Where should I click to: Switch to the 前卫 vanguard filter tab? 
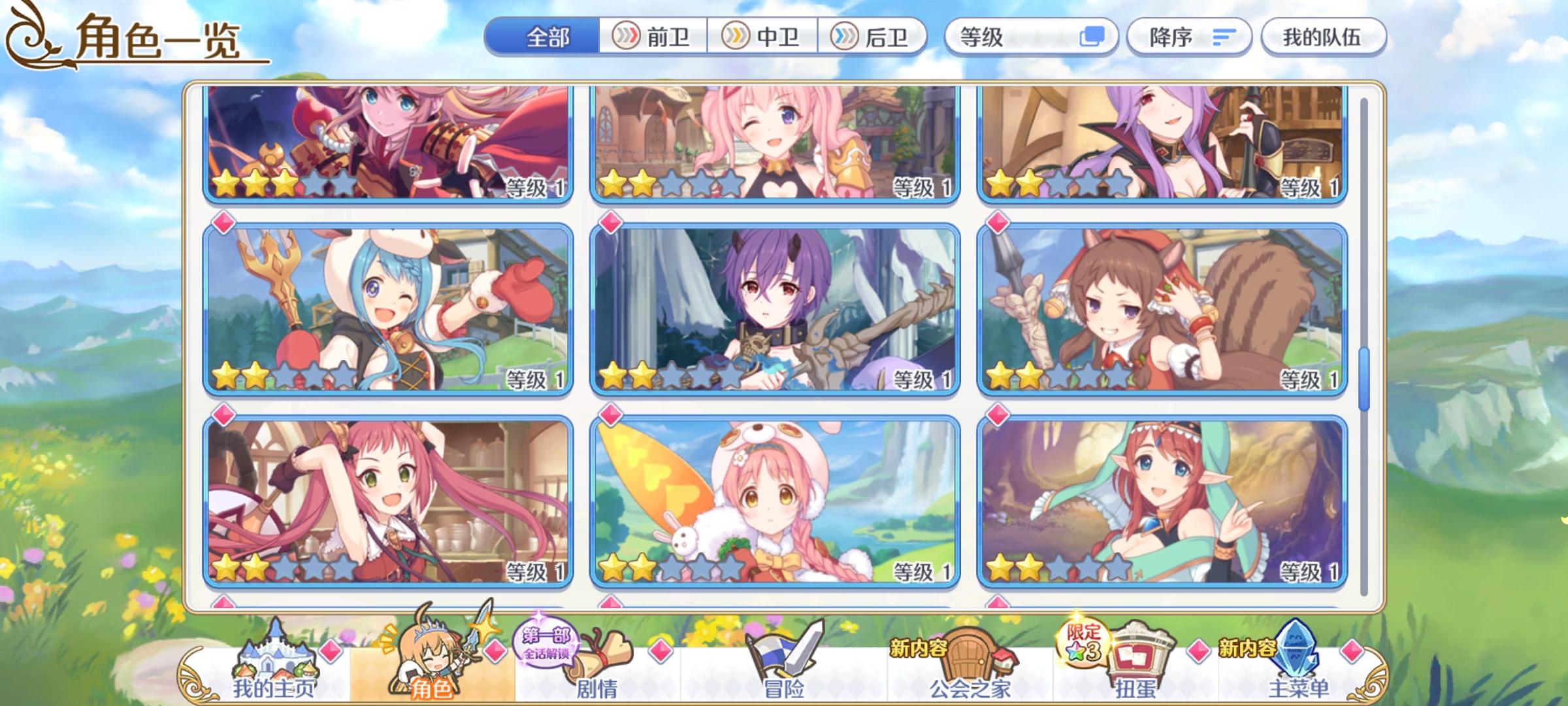tap(653, 37)
